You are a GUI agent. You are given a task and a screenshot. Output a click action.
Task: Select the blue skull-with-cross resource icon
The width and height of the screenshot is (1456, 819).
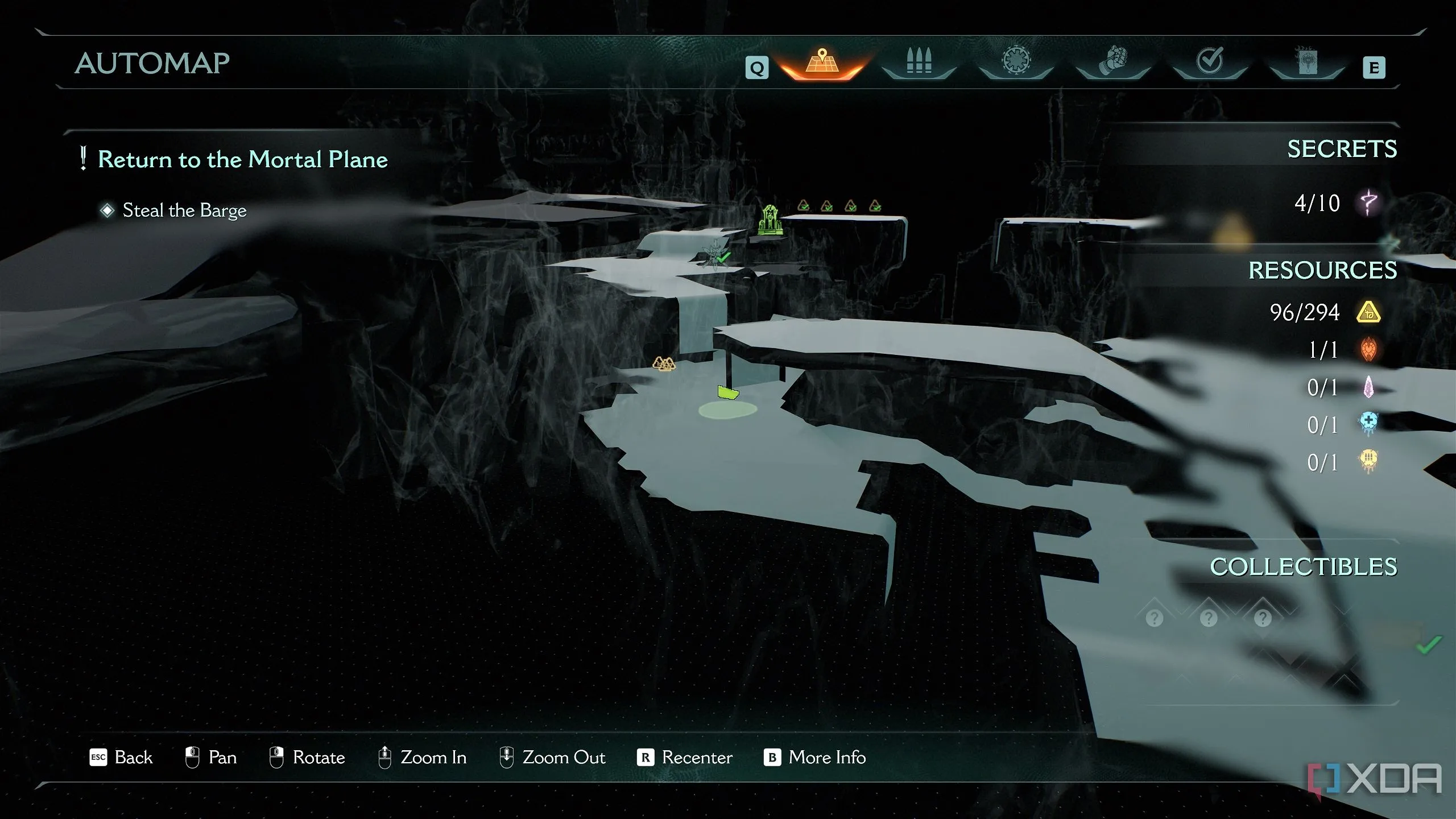pyautogui.click(x=1368, y=424)
